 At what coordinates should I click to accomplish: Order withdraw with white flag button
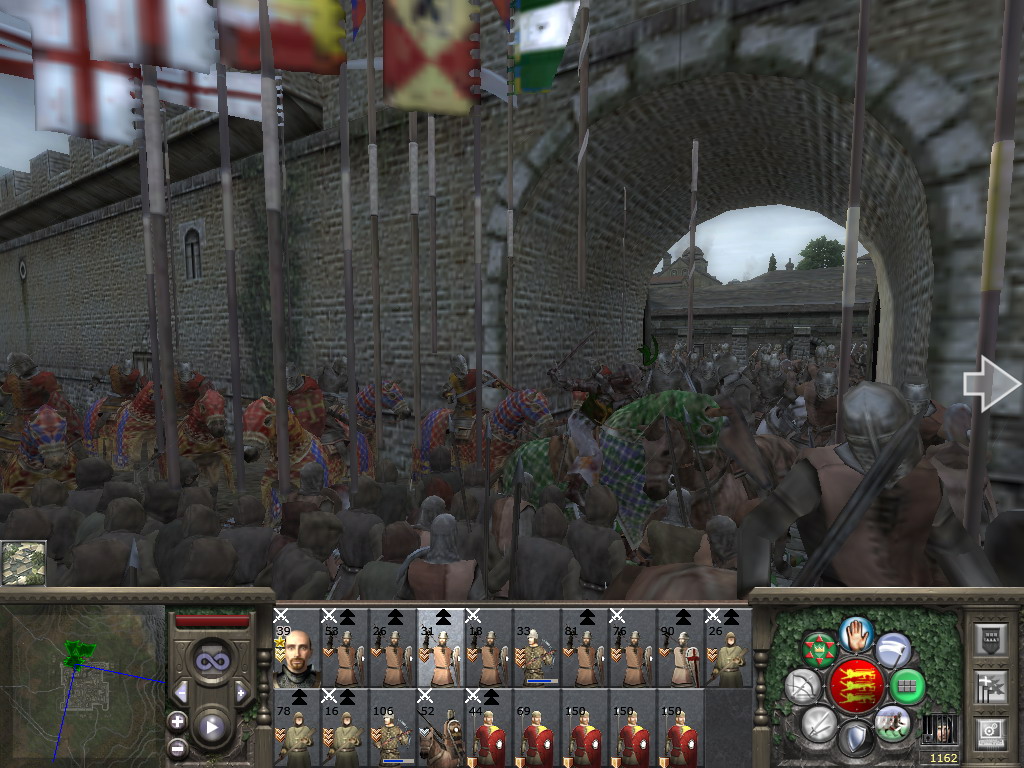pos(893,650)
